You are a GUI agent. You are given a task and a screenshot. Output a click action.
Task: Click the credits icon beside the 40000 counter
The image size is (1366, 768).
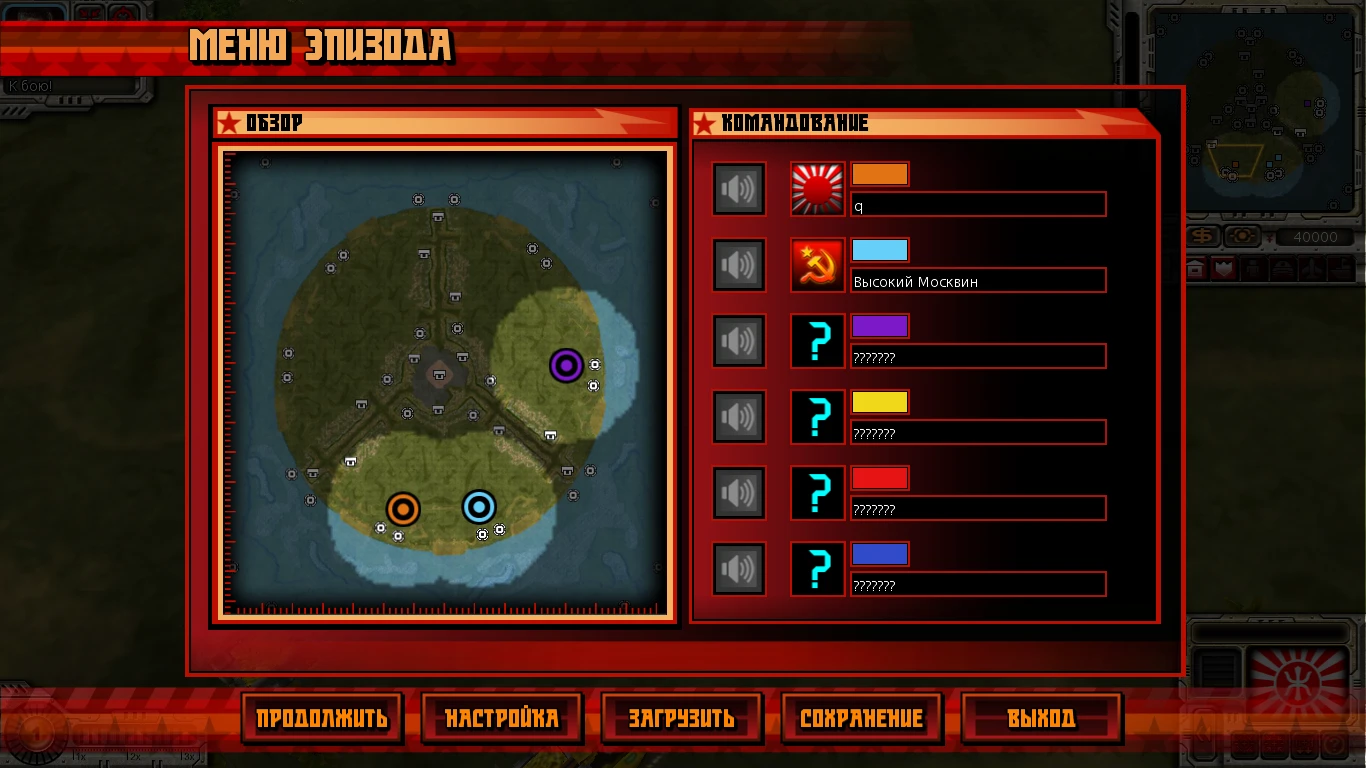[1203, 238]
